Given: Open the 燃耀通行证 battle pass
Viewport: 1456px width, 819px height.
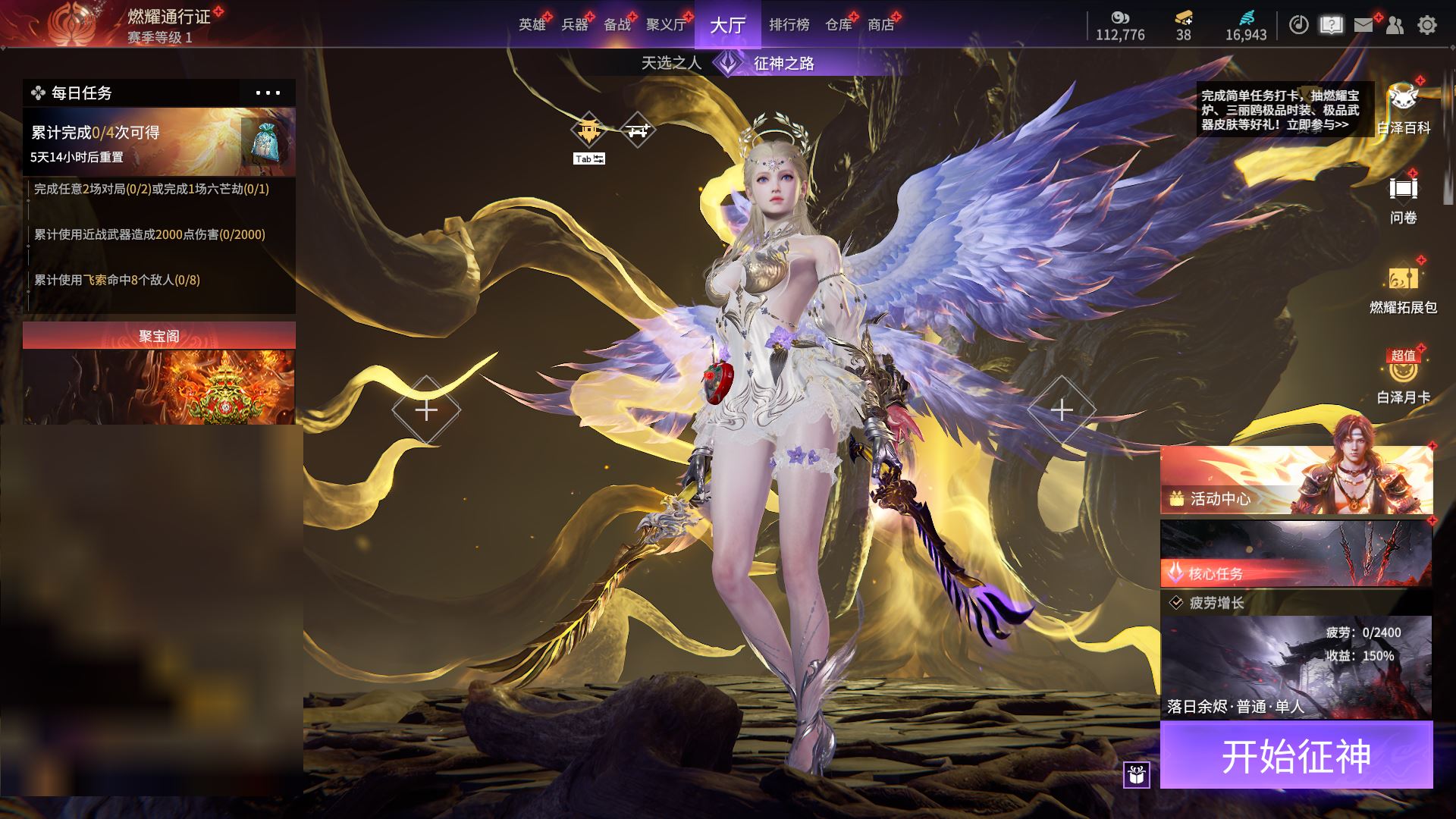Looking at the screenshot, I should point(168,17).
